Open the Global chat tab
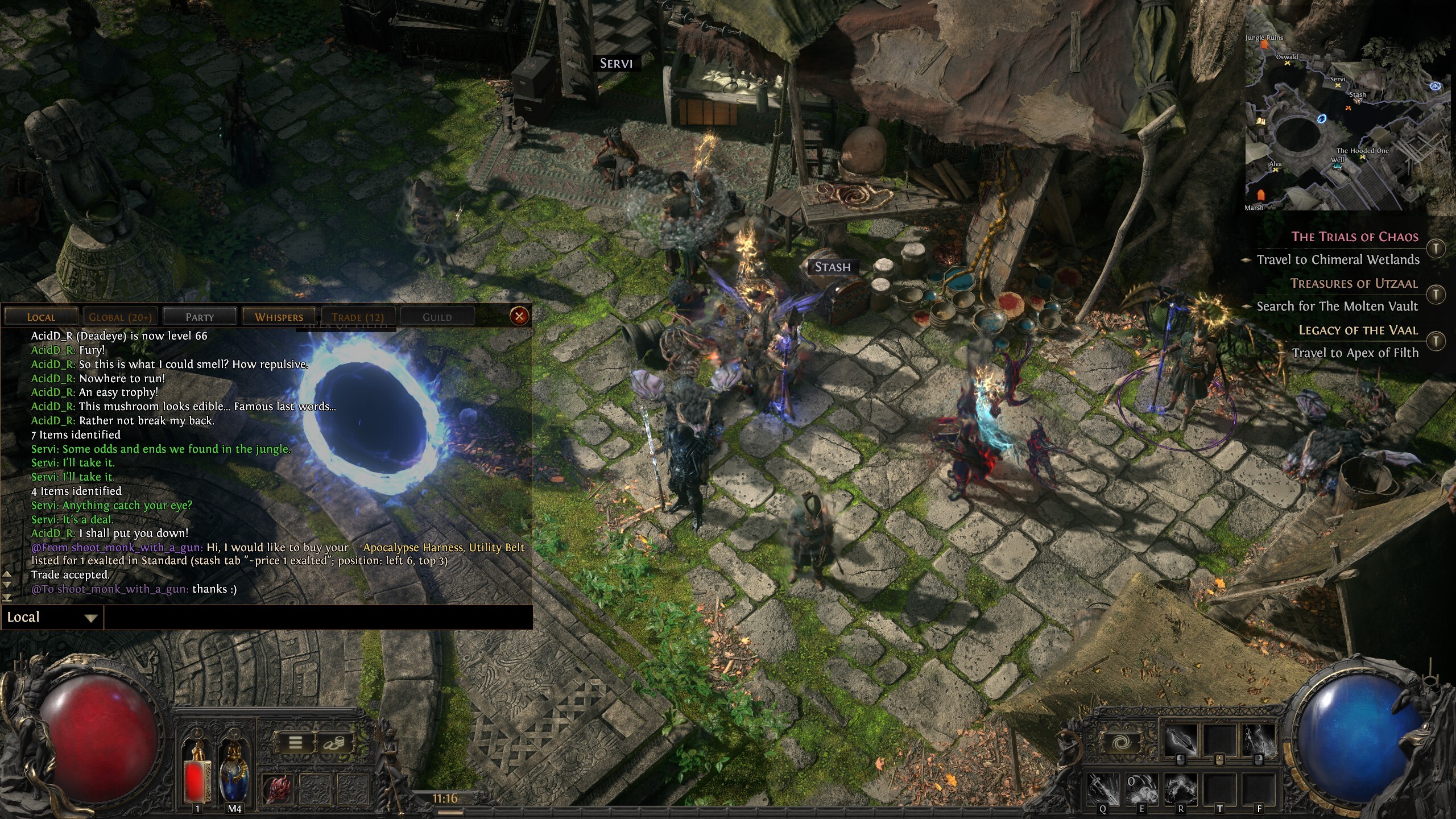The width and height of the screenshot is (1456, 819). click(x=119, y=317)
